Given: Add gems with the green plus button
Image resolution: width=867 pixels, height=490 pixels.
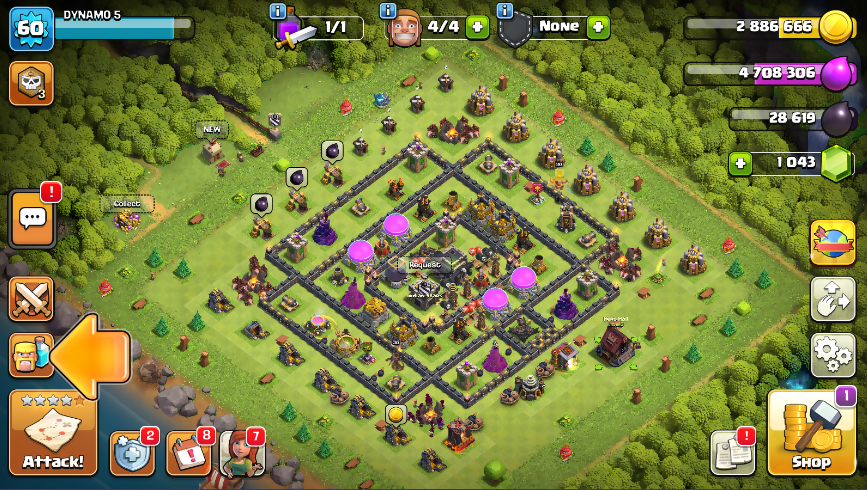Looking at the screenshot, I should (x=740, y=163).
